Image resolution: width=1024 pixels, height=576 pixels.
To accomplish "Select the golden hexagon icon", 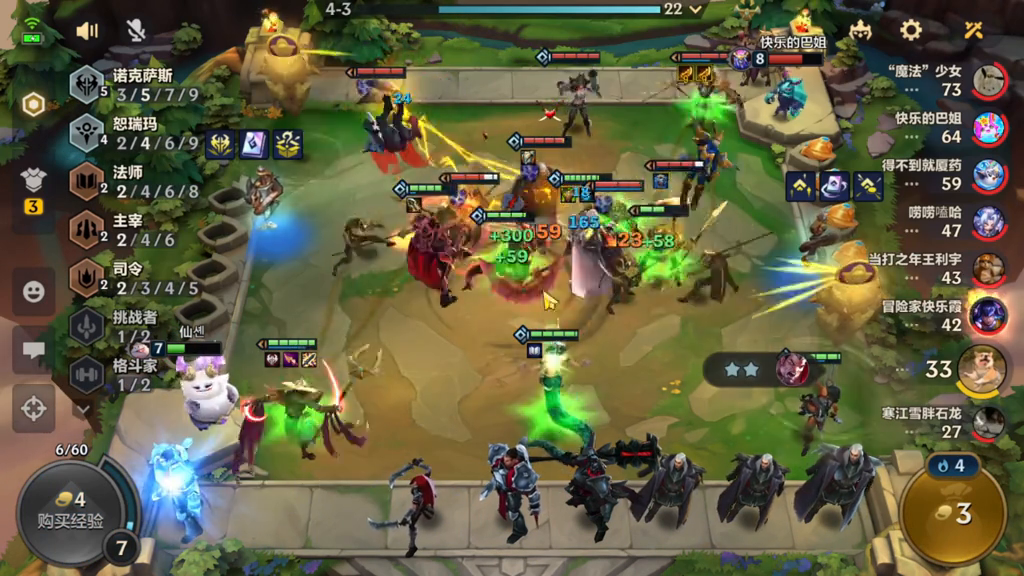I will [x=34, y=104].
